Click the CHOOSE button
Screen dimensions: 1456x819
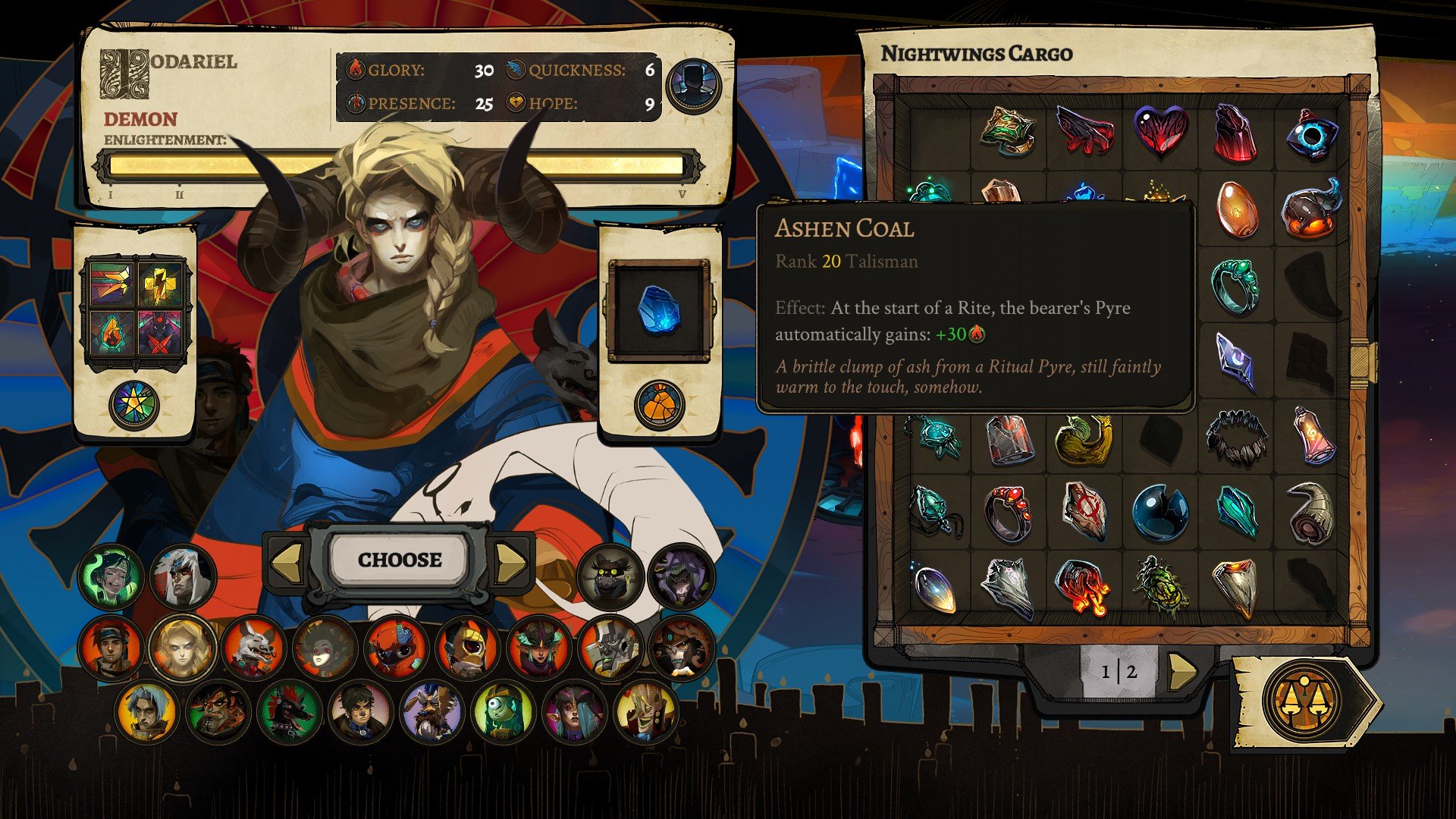[x=400, y=560]
